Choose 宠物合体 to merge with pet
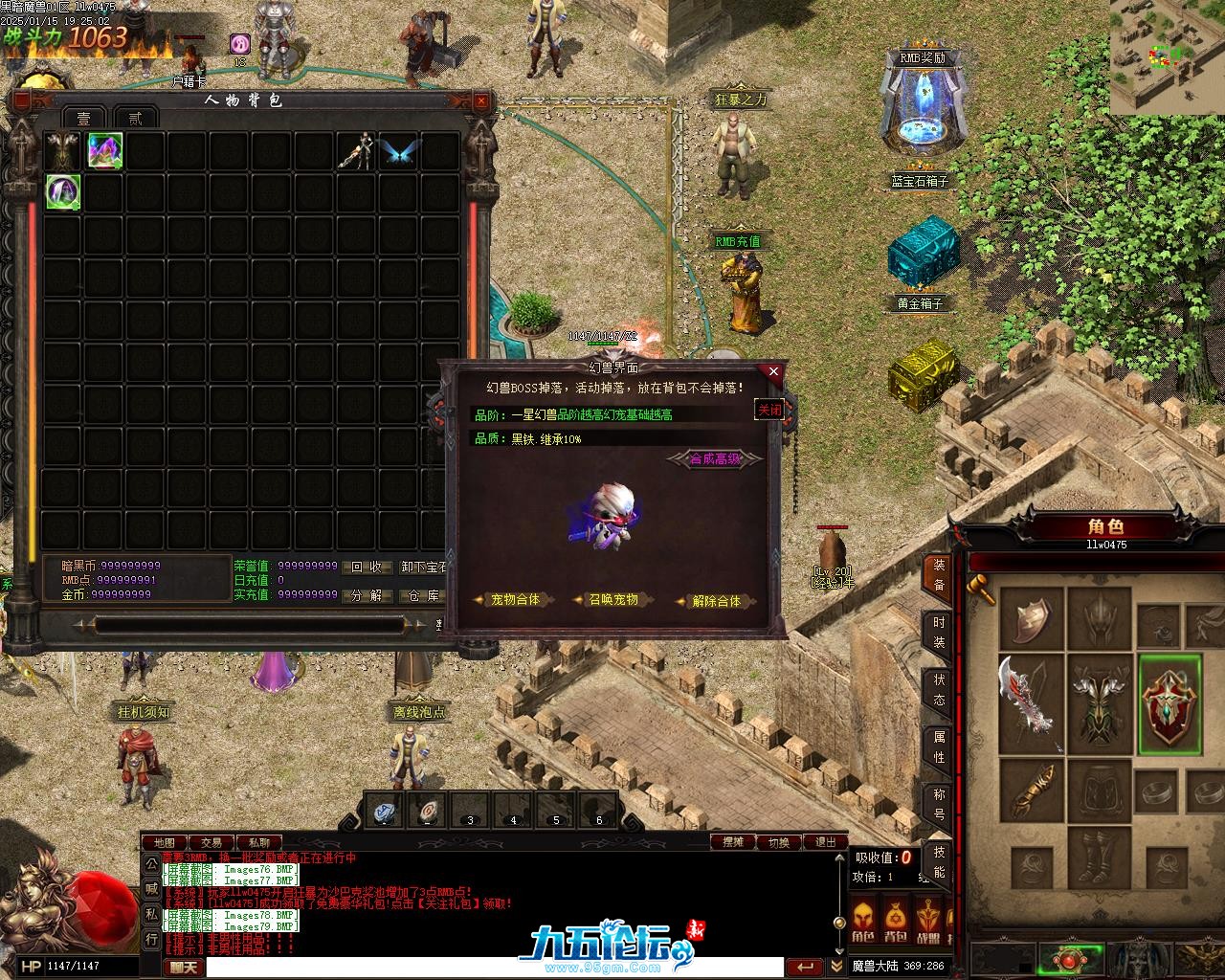The width and height of the screenshot is (1225, 980). point(515,600)
